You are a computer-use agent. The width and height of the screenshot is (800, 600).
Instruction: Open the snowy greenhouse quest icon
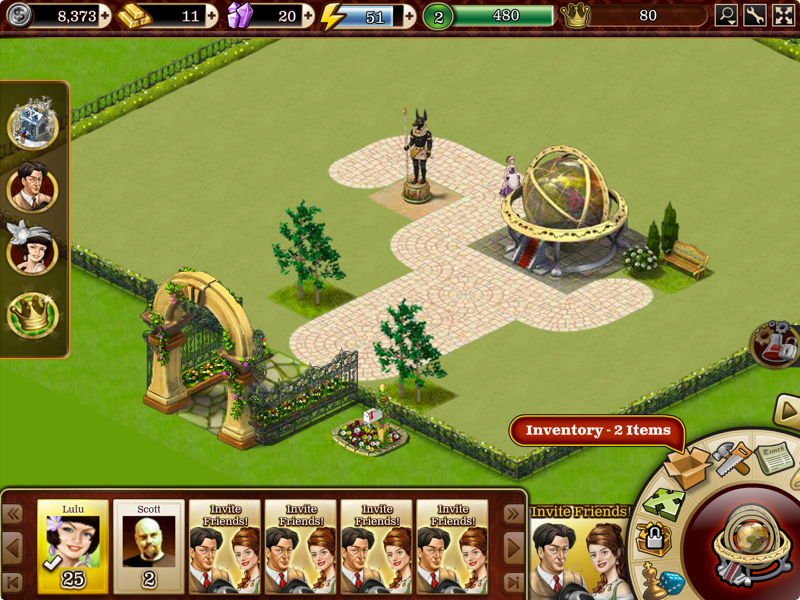[x=33, y=125]
